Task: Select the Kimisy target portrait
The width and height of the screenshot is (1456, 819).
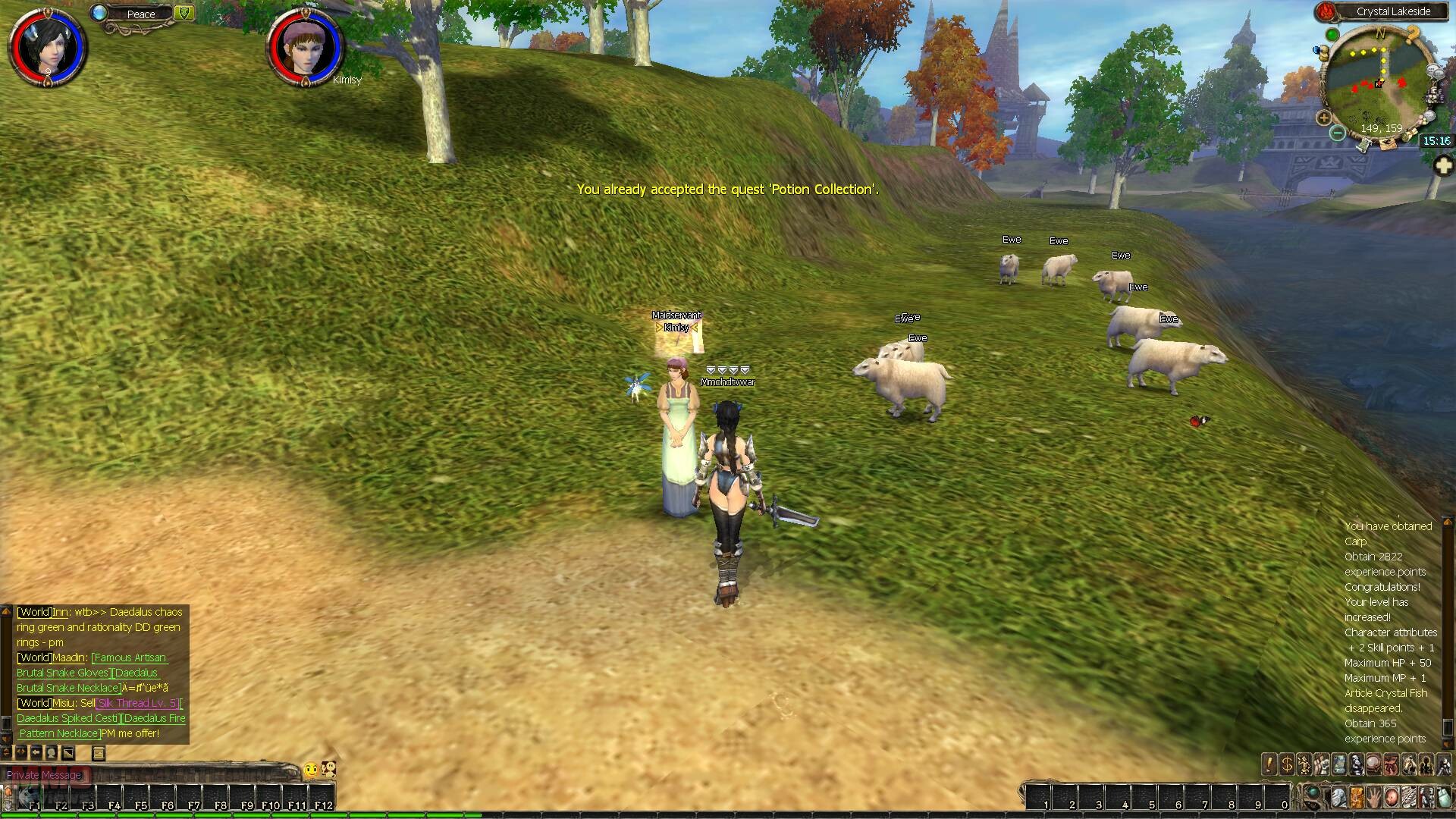Action: (x=306, y=47)
